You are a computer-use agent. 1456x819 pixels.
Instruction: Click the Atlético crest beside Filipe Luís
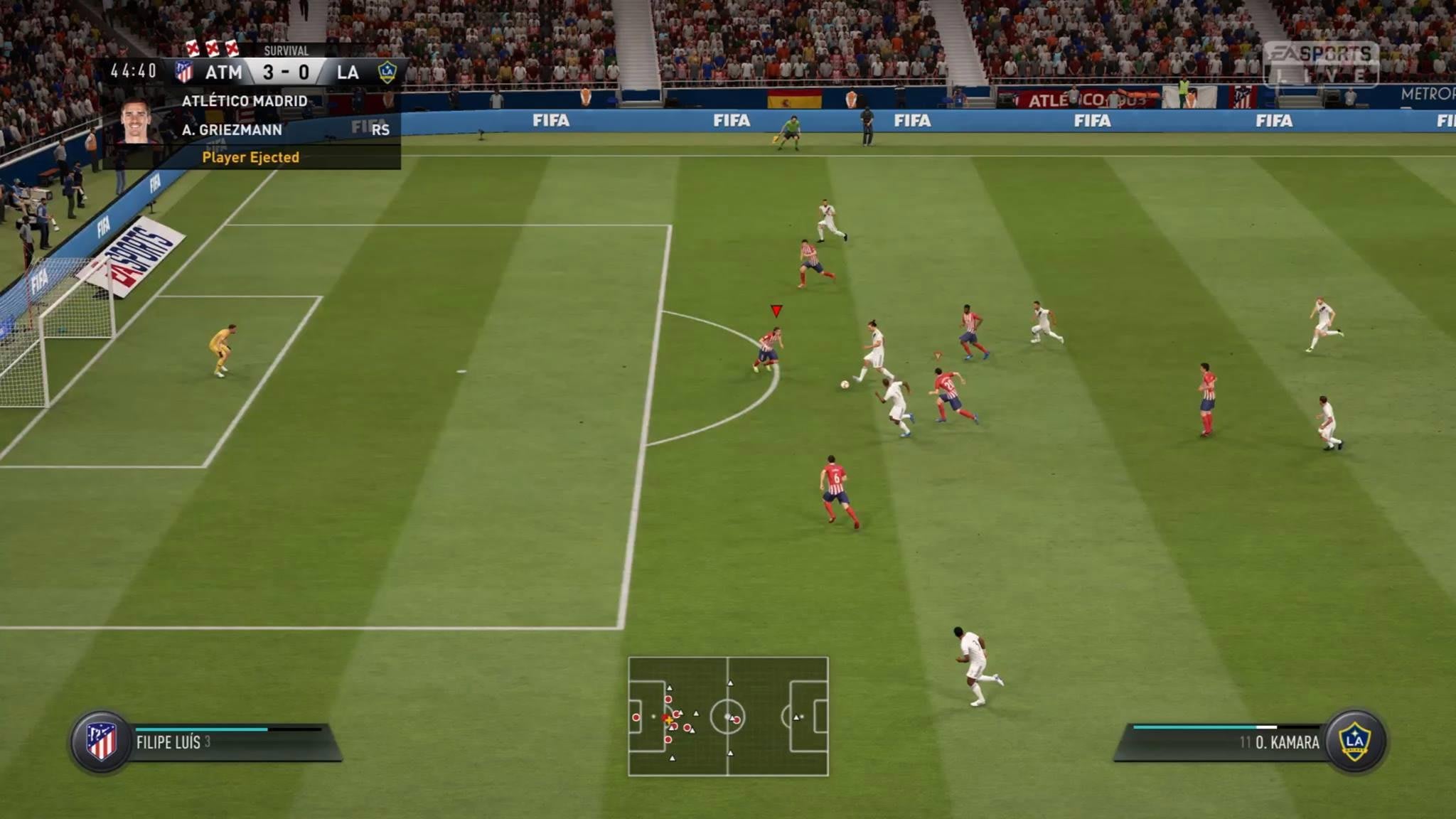[x=101, y=742]
